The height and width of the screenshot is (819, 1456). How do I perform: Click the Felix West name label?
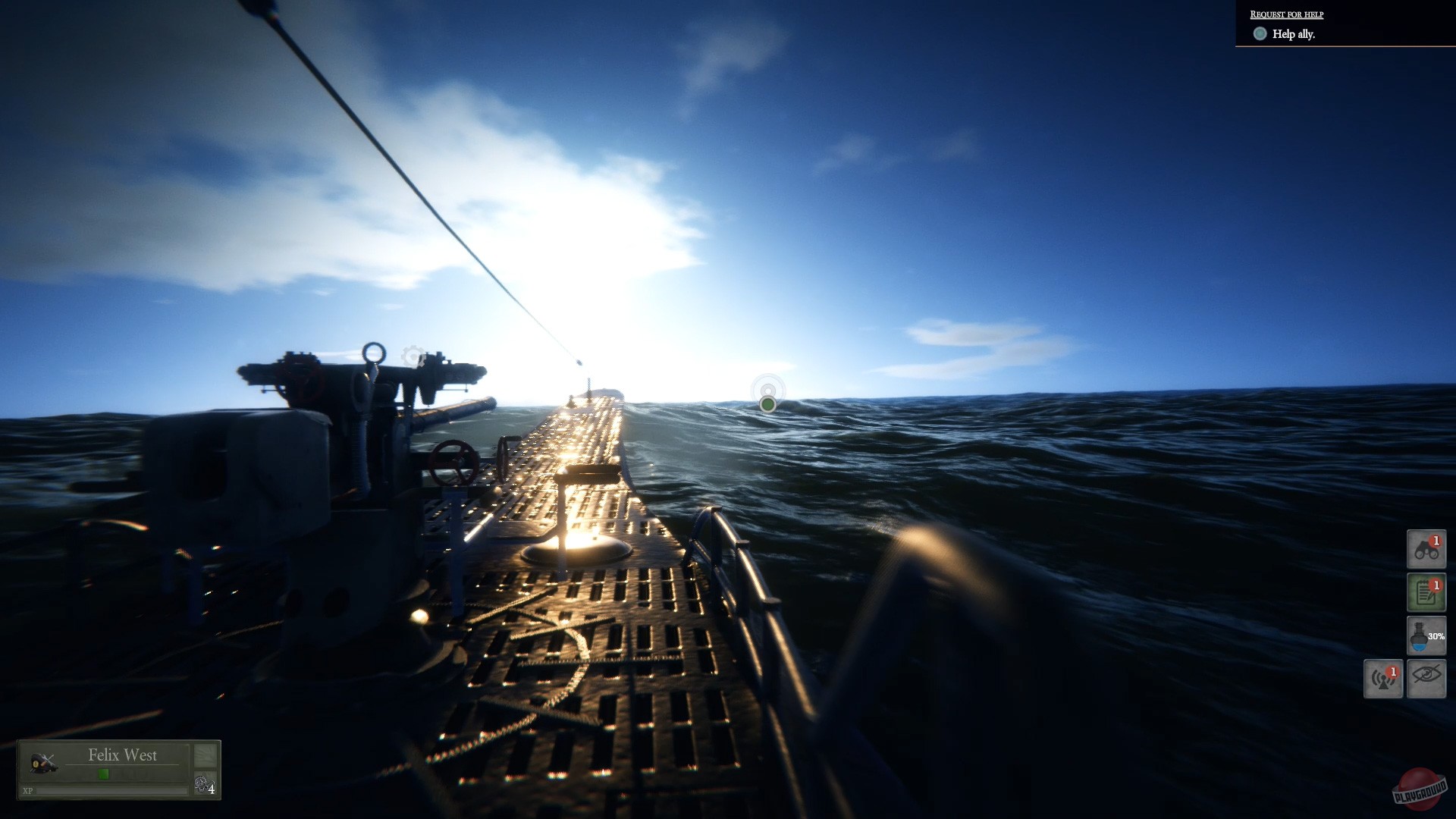(x=122, y=755)
